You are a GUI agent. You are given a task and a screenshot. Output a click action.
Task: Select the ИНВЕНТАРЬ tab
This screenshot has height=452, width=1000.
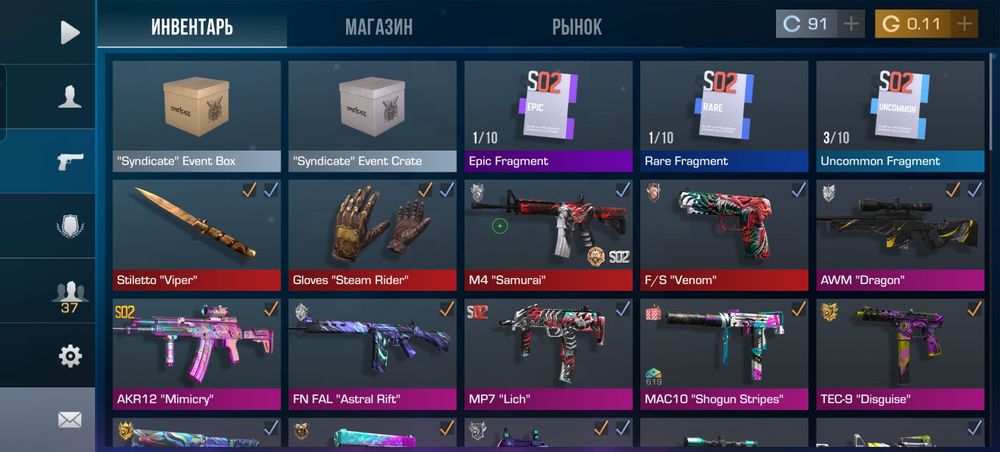click(192, 27)
